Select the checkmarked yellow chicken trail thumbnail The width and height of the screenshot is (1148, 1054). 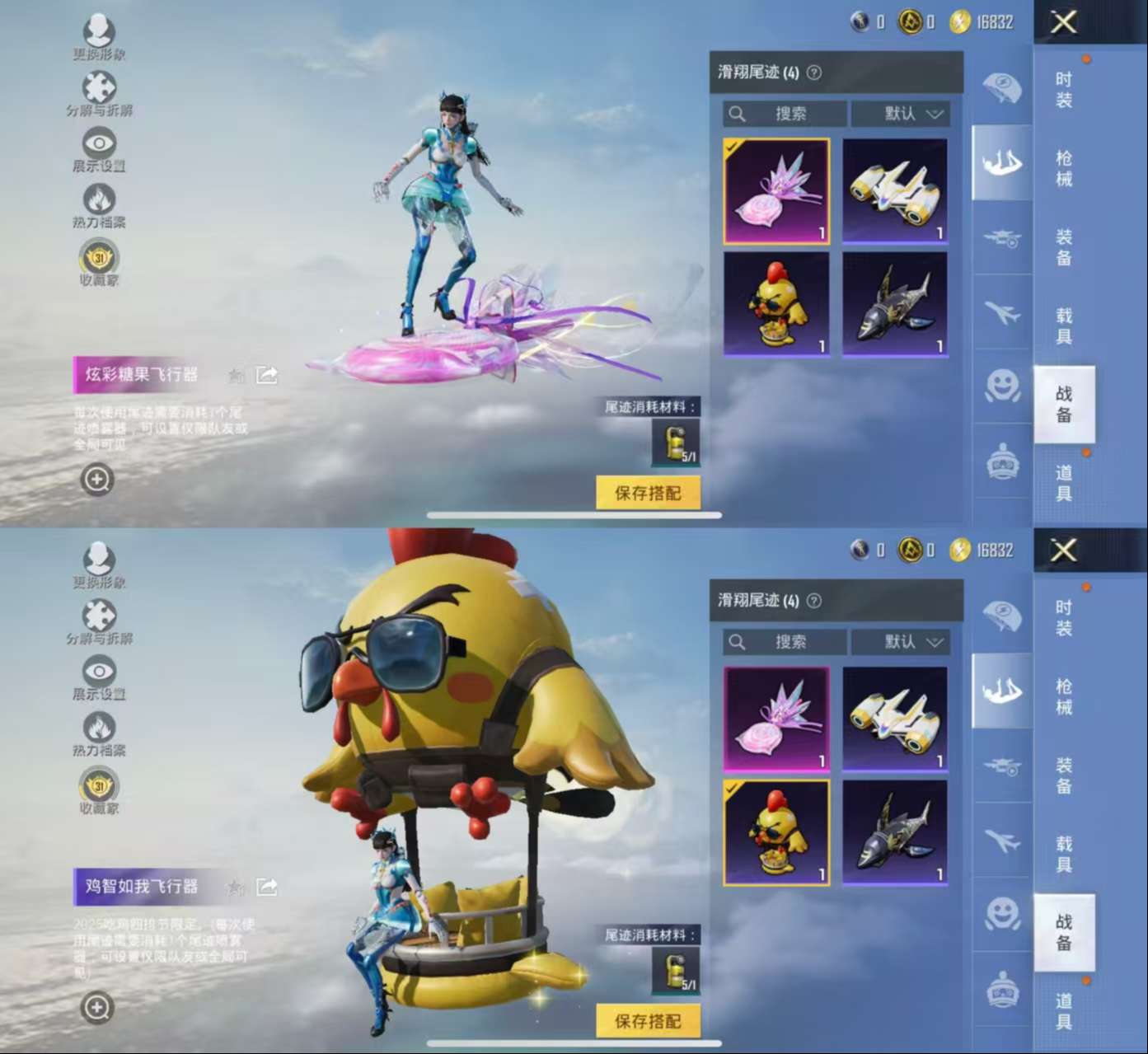coord(776,833)
